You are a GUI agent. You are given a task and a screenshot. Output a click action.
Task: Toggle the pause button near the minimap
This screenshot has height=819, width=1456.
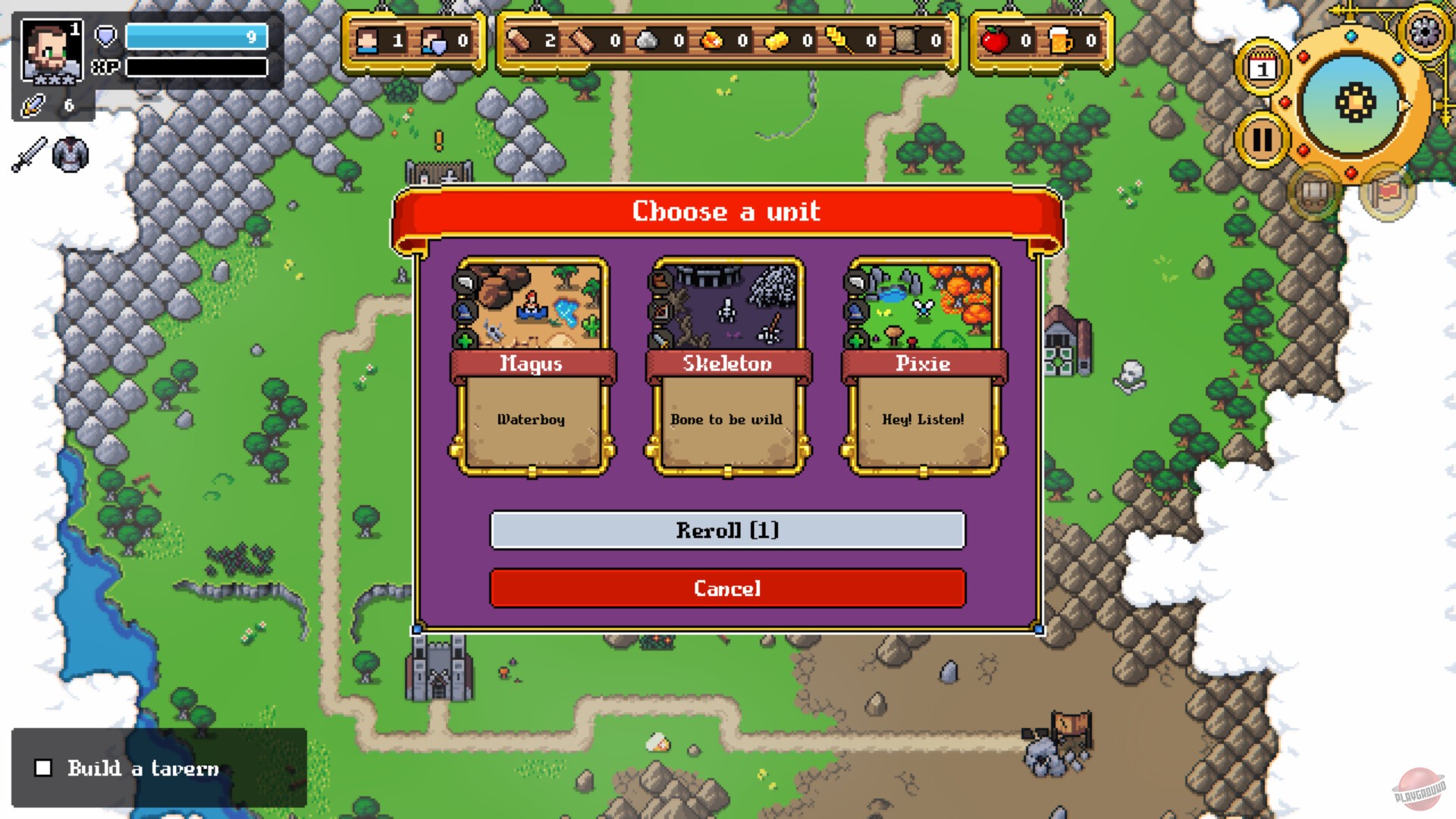[1260, 139]
